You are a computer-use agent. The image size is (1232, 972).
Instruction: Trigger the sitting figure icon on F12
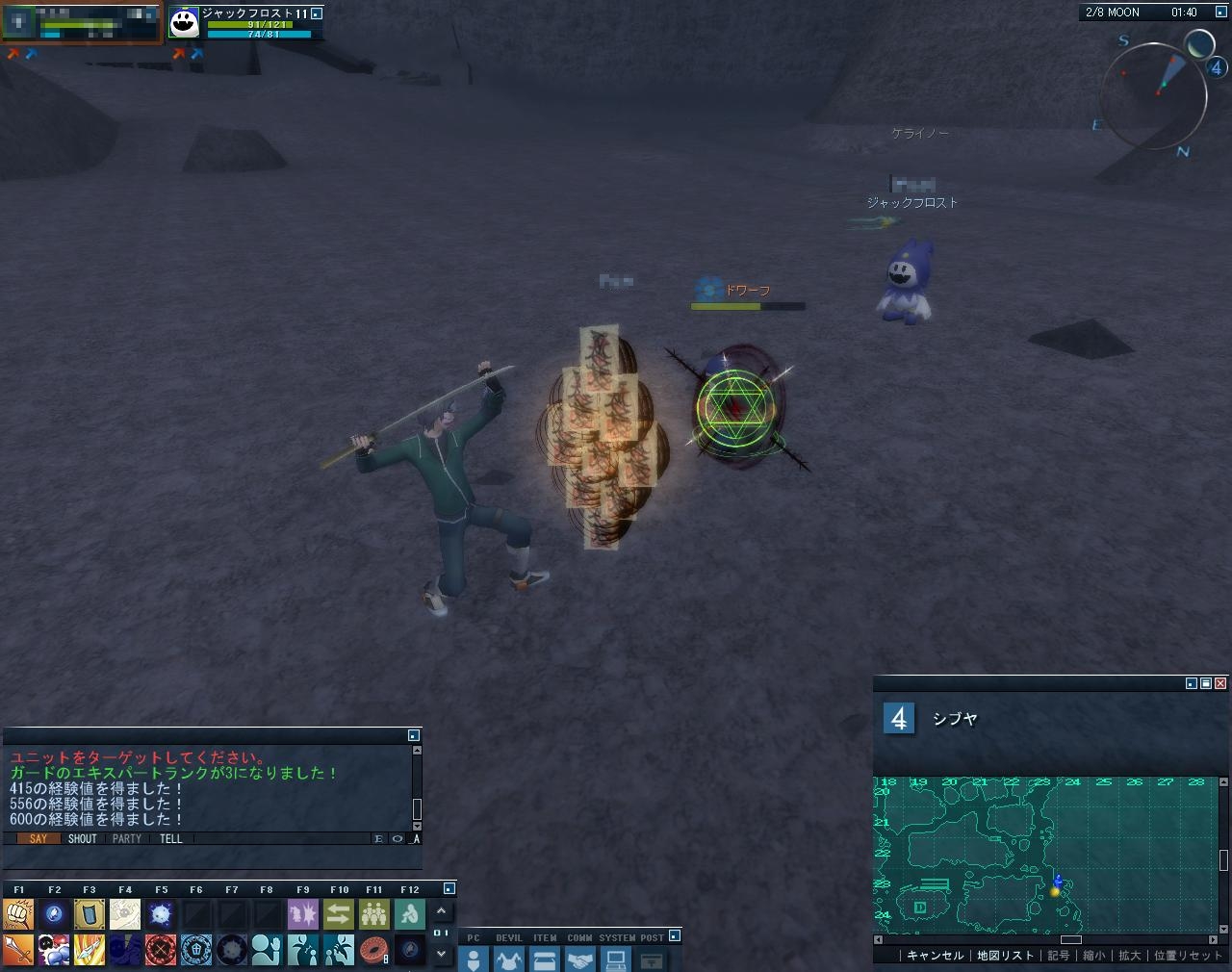(410, 913)
